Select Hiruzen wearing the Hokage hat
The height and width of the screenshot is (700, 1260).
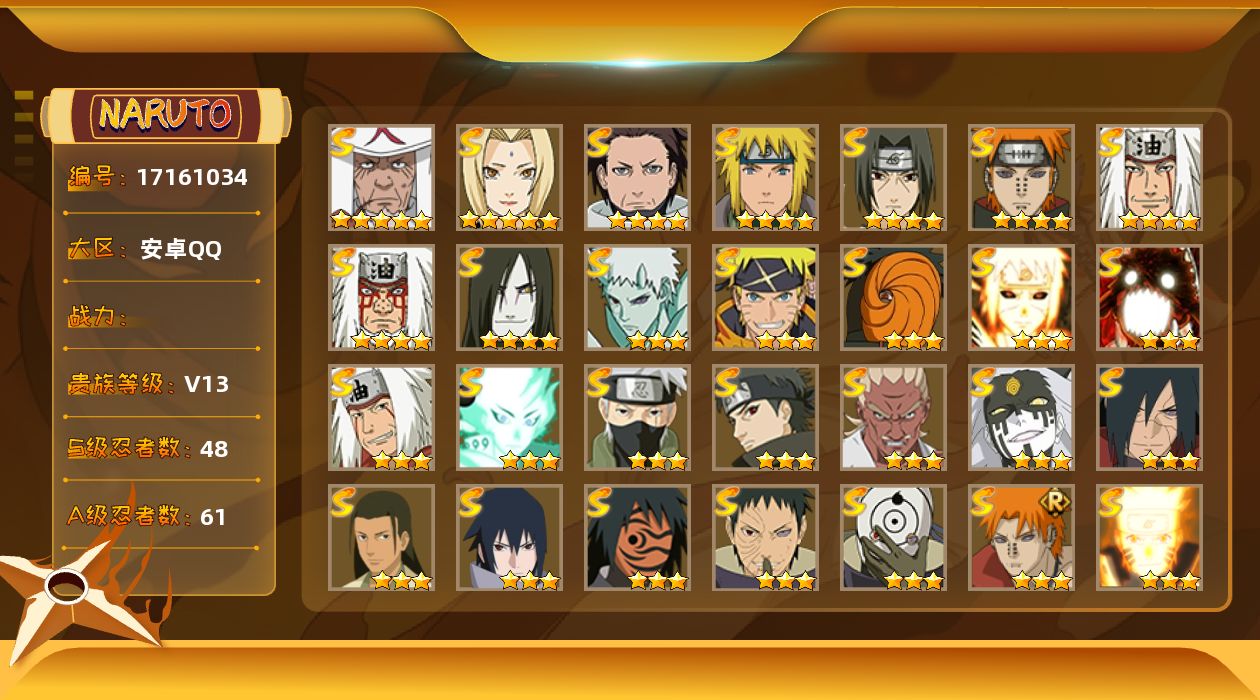point(381,178)
